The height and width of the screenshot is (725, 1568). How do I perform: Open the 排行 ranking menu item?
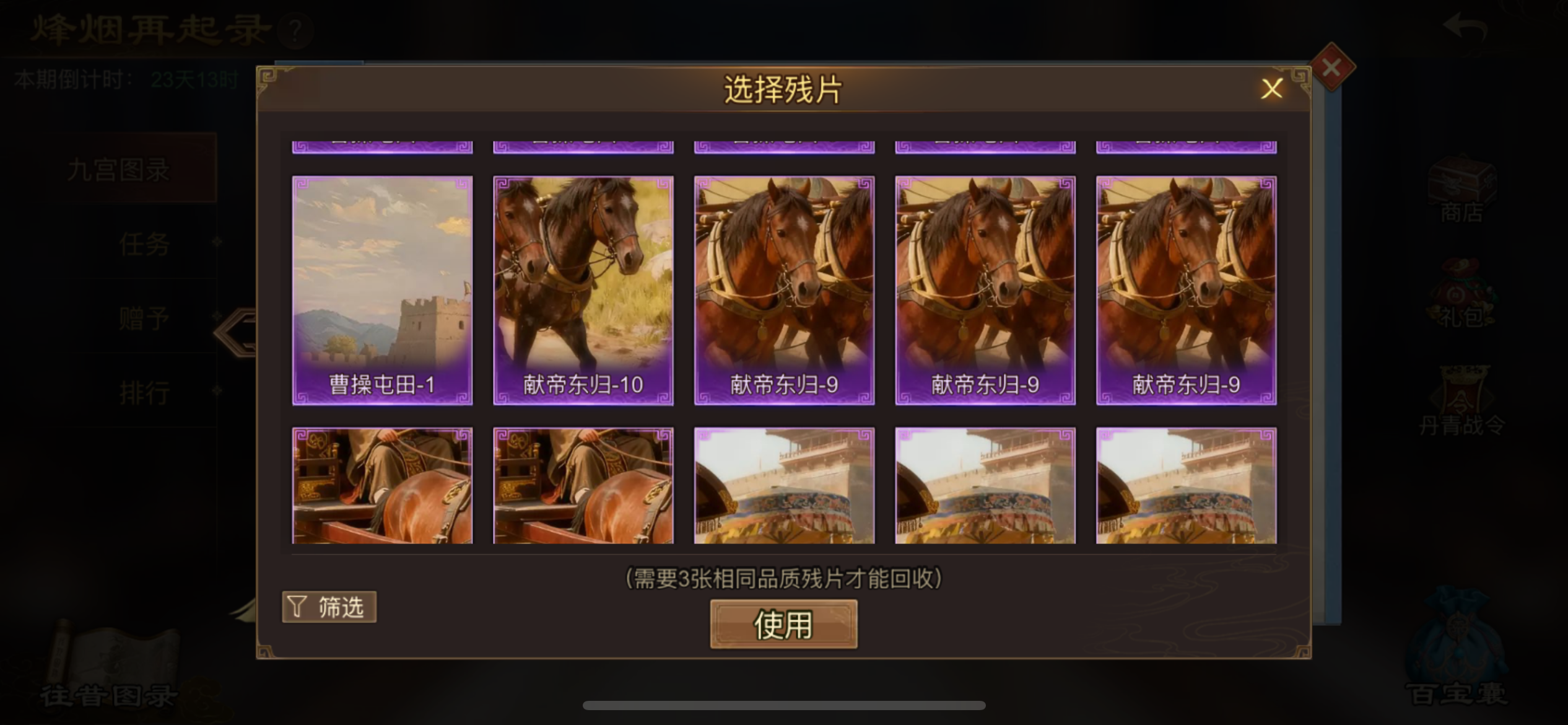coord(144,392)
